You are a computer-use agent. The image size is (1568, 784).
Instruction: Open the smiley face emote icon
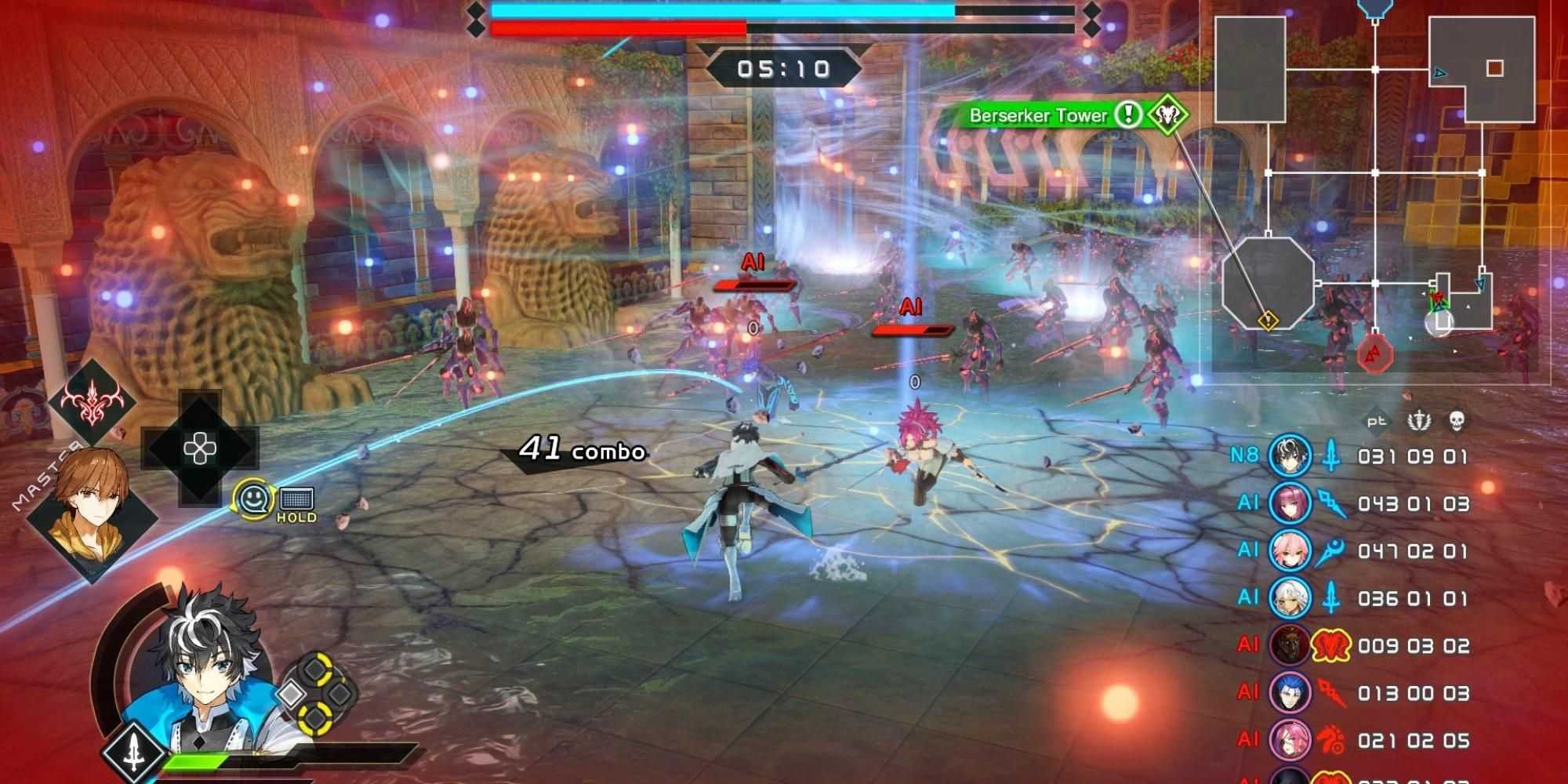254,498
